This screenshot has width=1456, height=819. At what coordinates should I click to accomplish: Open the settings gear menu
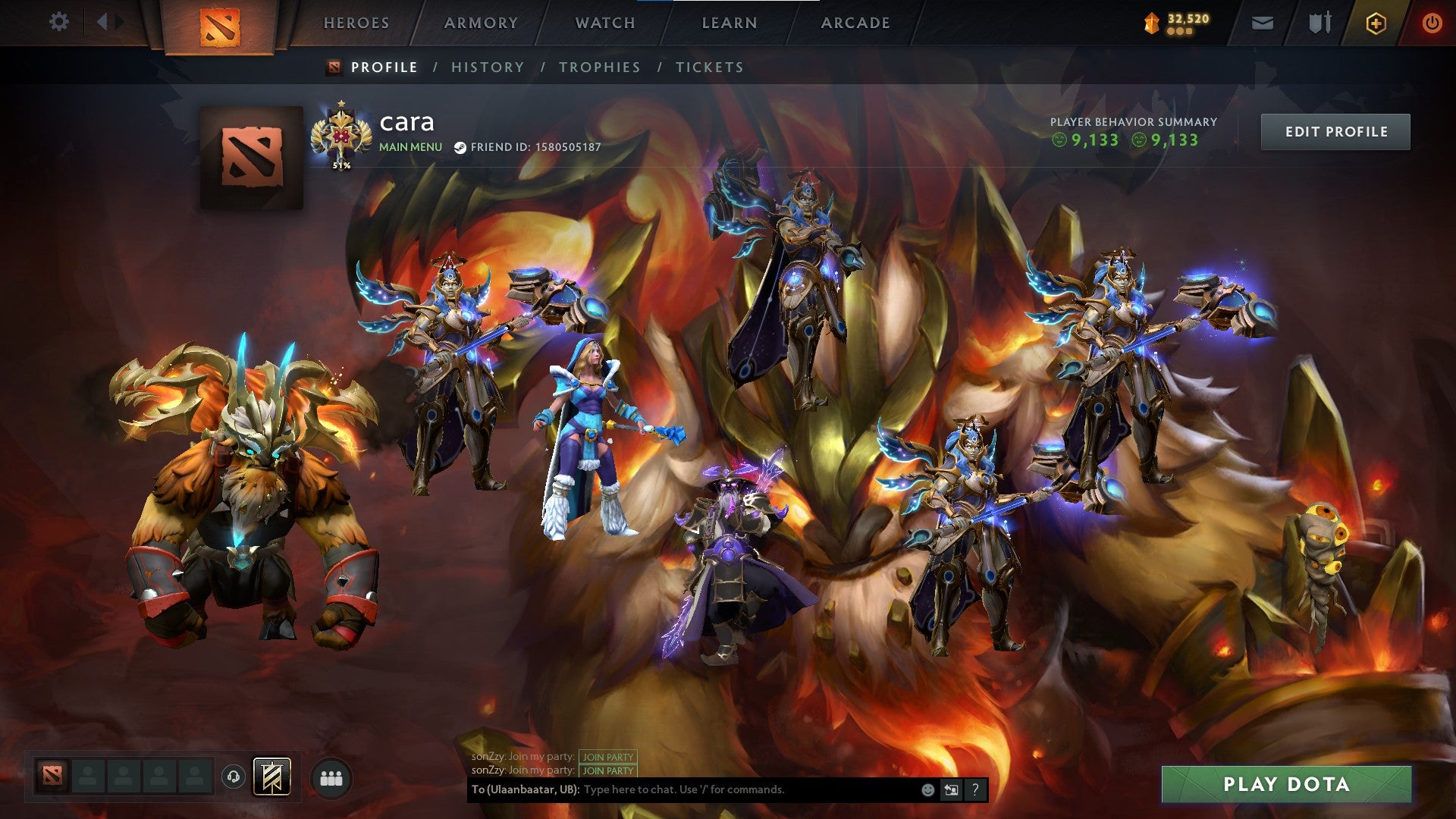tap(59, 22)
